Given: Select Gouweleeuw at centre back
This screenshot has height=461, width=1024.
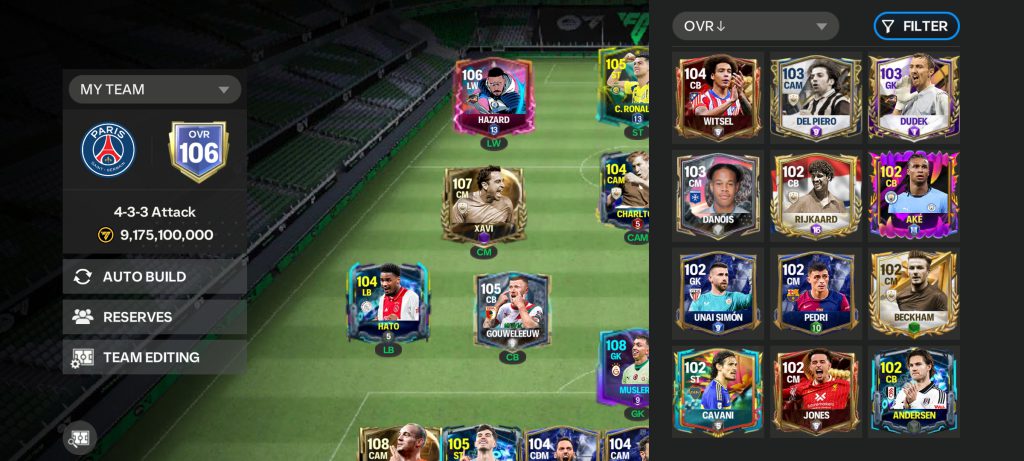Looking at the screenshot, I should (512, 311).
